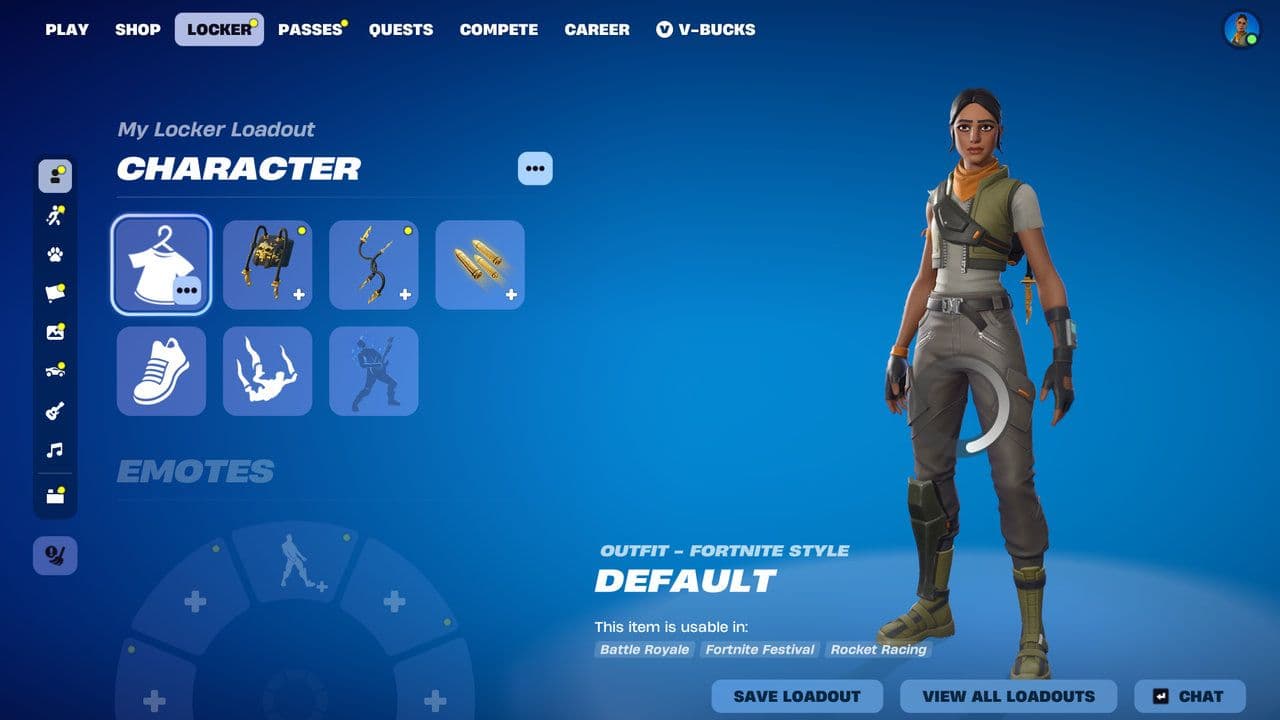Select the equipped Default outfit slot

point(161,264)
